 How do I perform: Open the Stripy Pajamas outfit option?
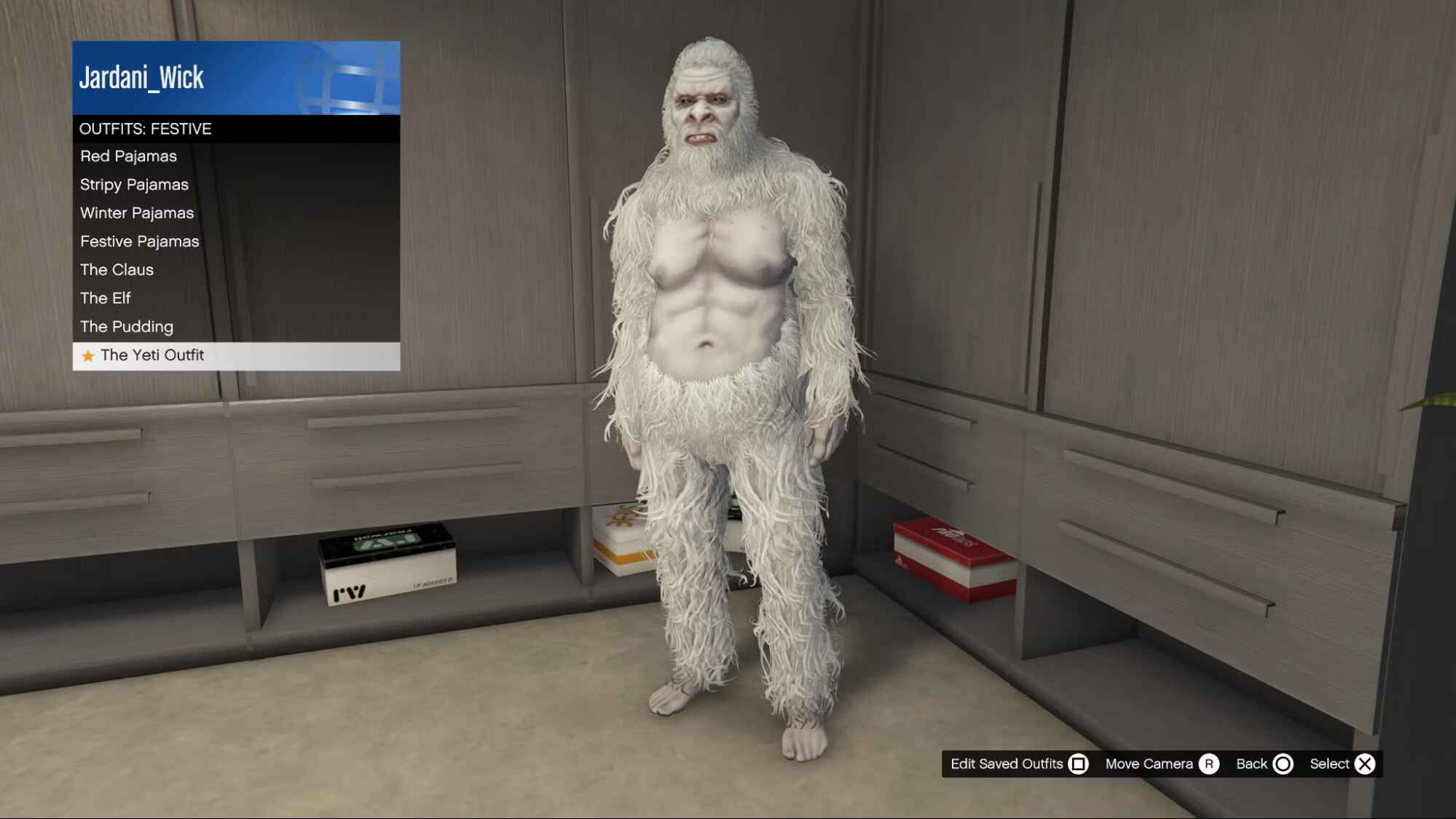pos(134,184)
